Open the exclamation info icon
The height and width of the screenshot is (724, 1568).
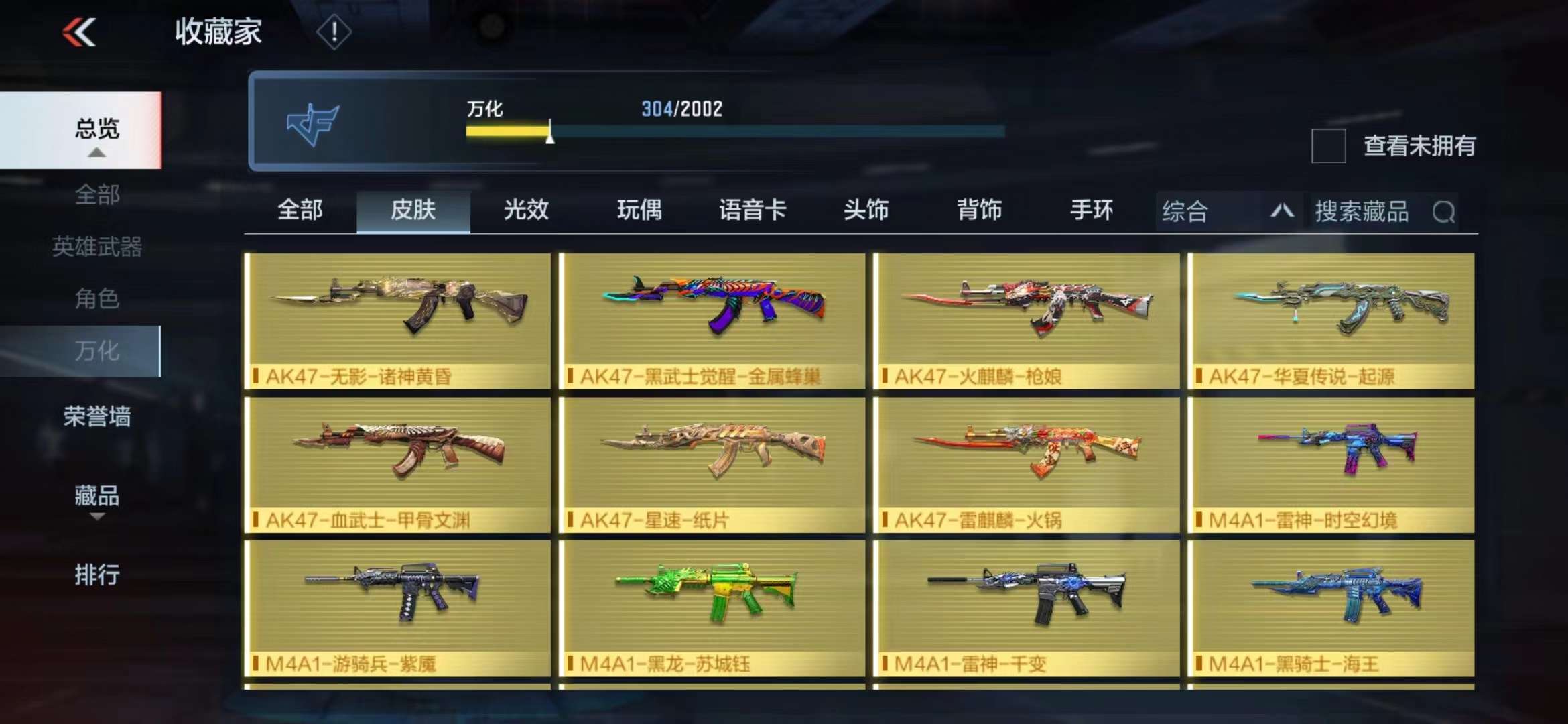point(333,32)
